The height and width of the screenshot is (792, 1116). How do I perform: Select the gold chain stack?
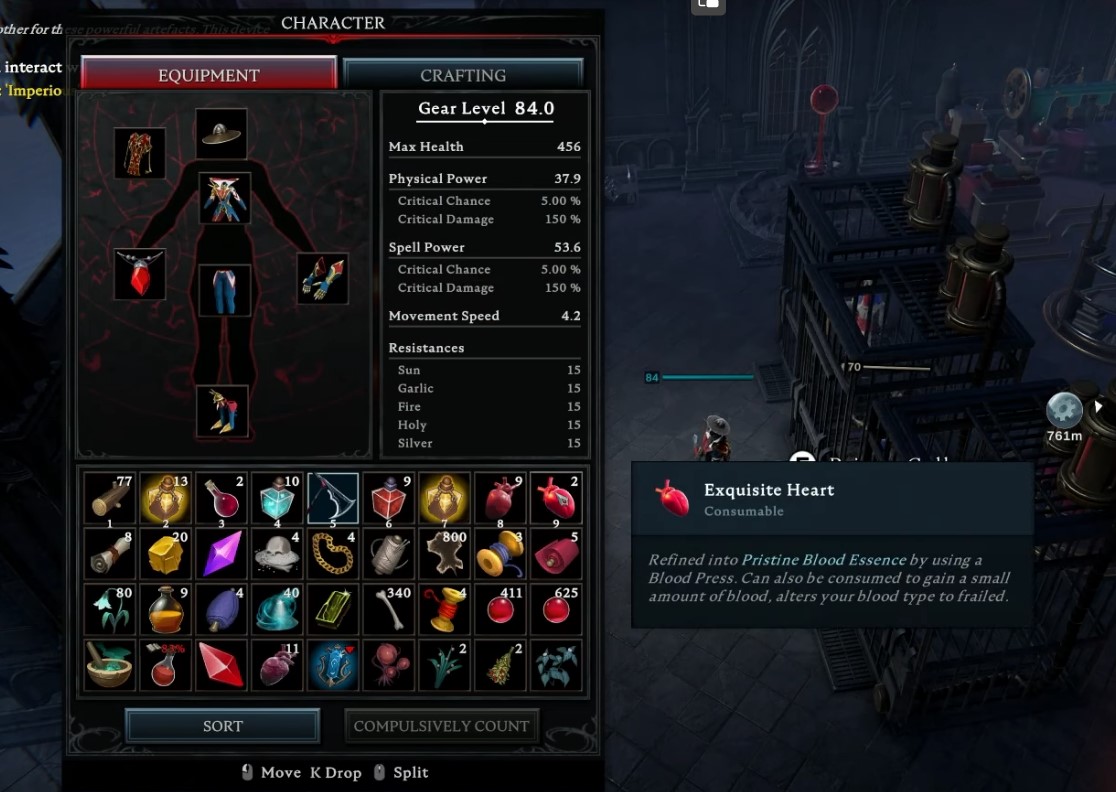point(333,553)
